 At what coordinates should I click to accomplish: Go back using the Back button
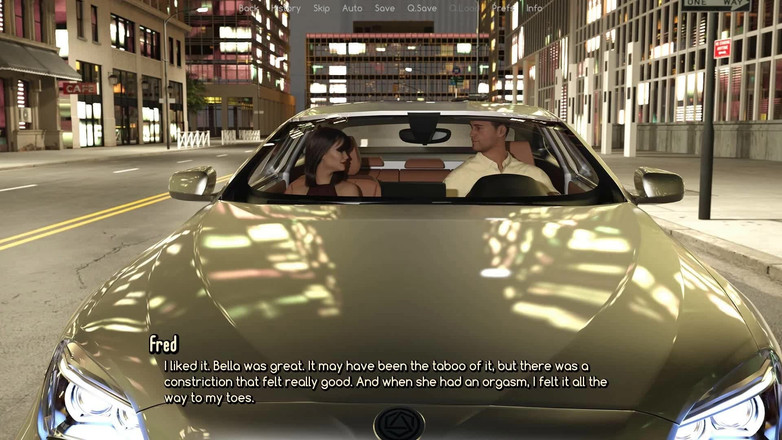[x=249, y=8]
